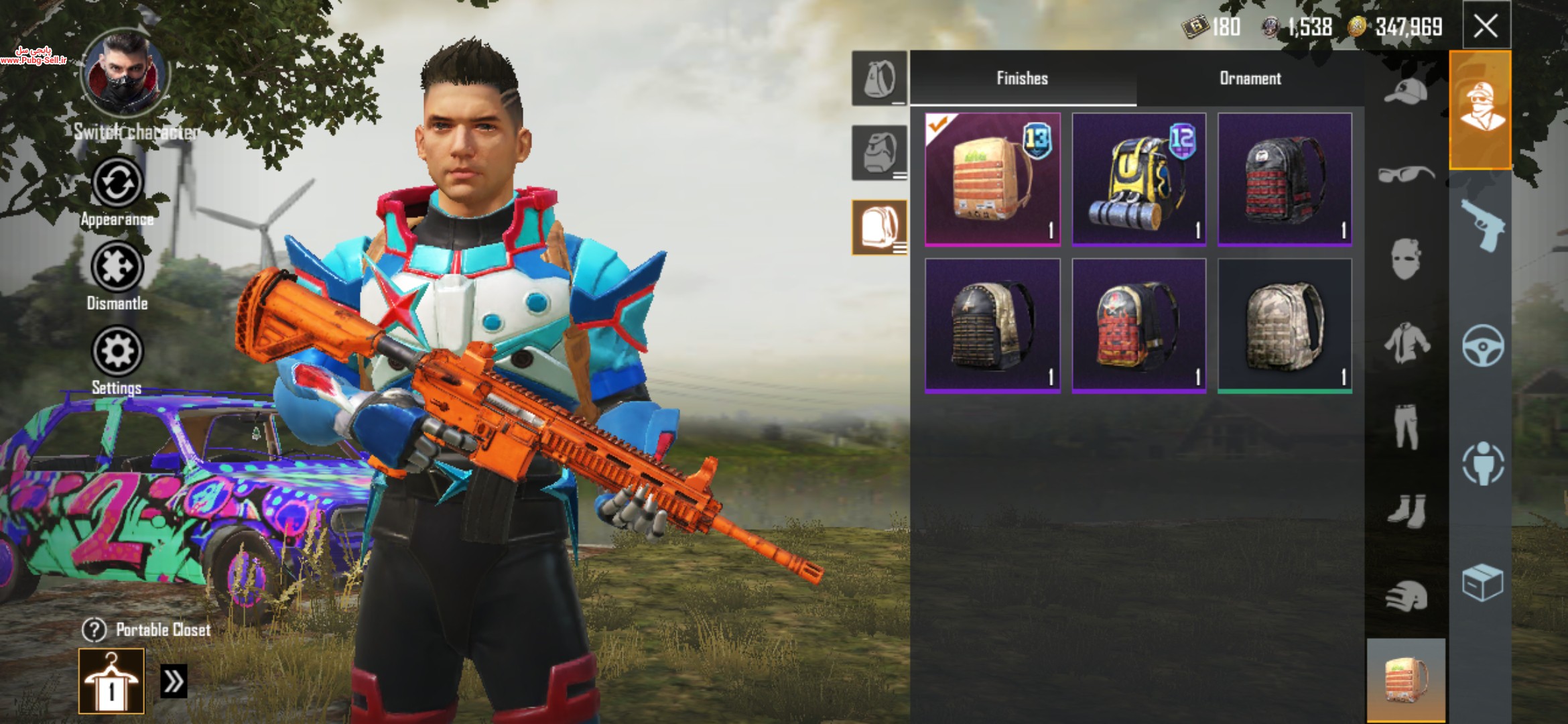Open the pistol weapon skins category
Screen dimensions: 1568x724
click(x=1482, y=225)
